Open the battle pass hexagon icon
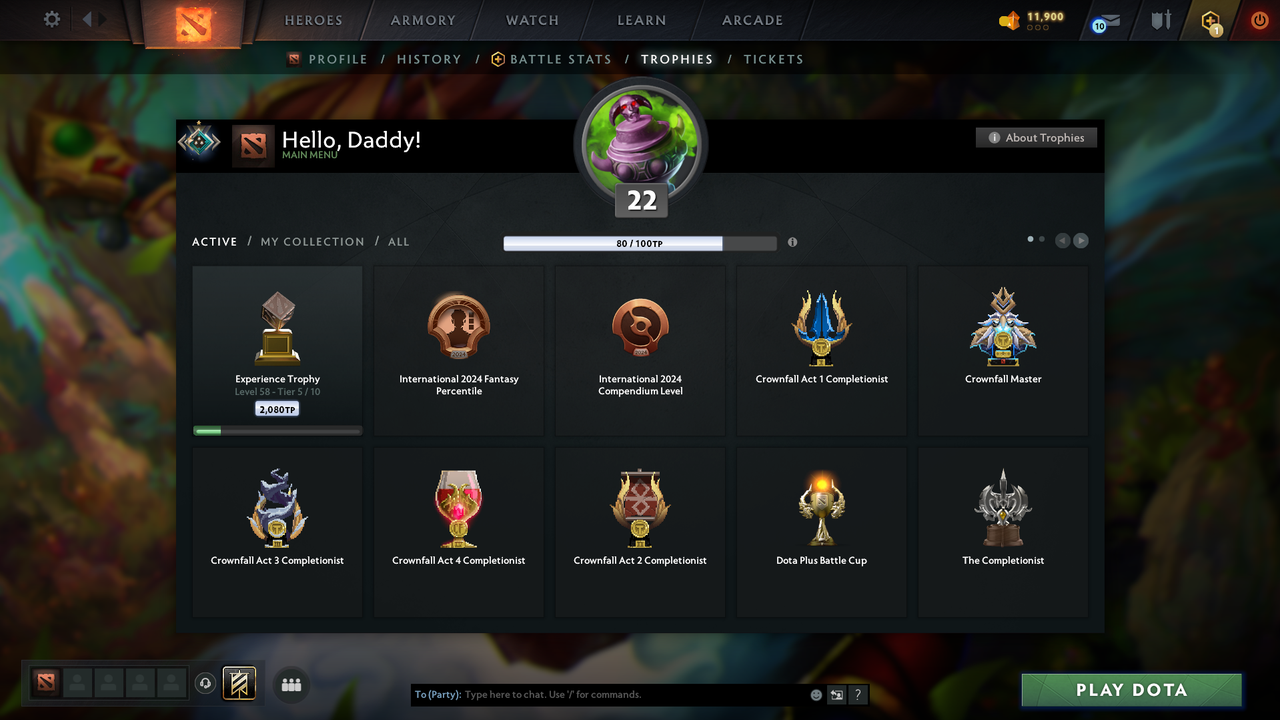1280x720 pixels. coord(1209,21)
